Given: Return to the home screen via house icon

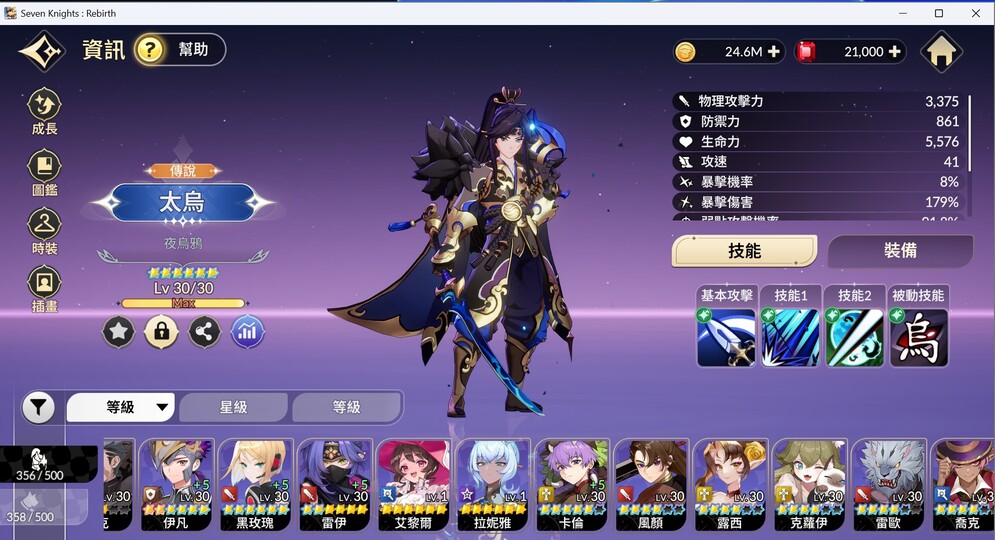Looking at the screenshot, I should [941, 52].
